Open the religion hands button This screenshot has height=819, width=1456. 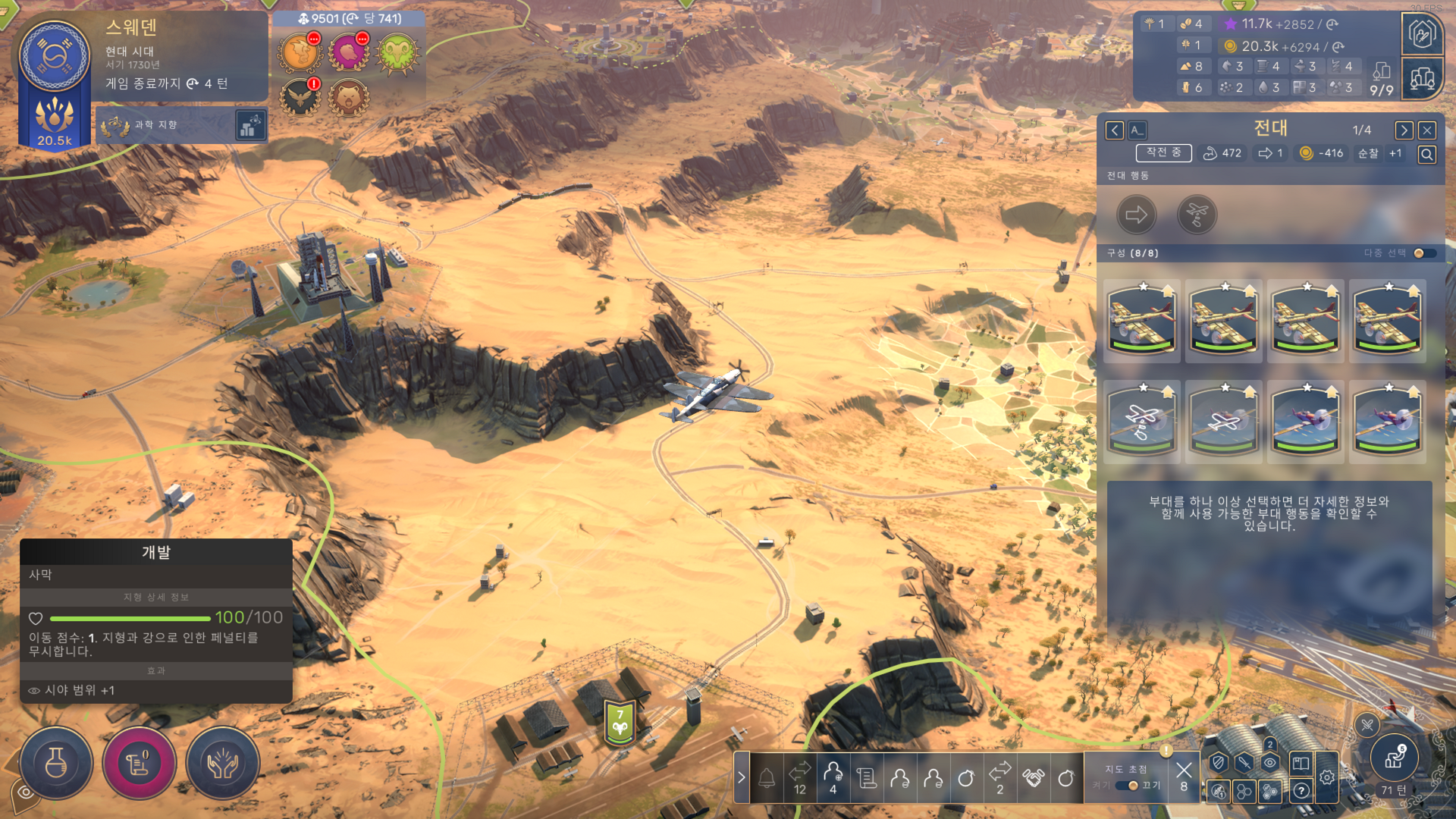tap(222, 763)
